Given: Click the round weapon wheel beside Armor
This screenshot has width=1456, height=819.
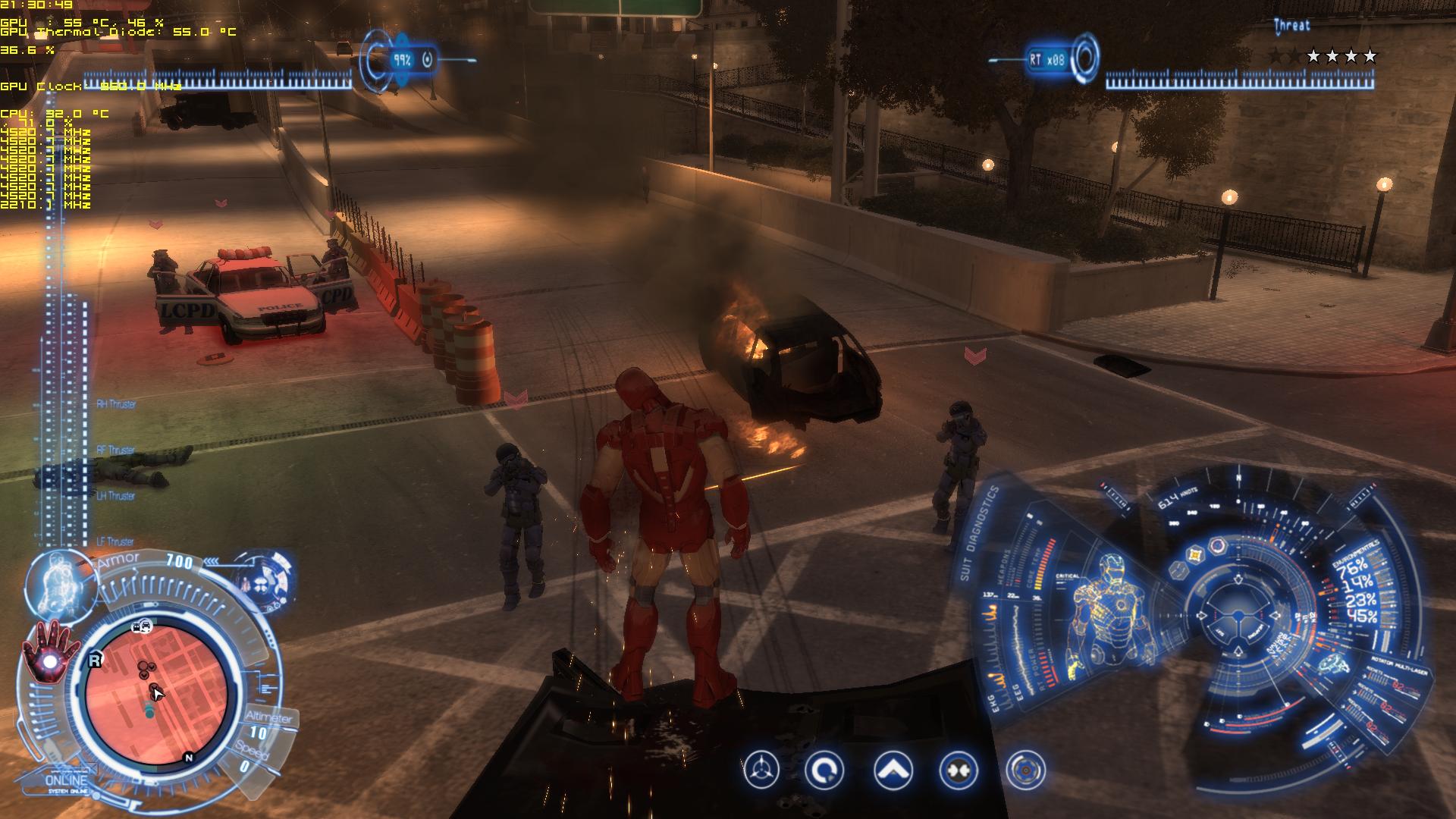Looking at the screenshot, I should pos(265,585).
